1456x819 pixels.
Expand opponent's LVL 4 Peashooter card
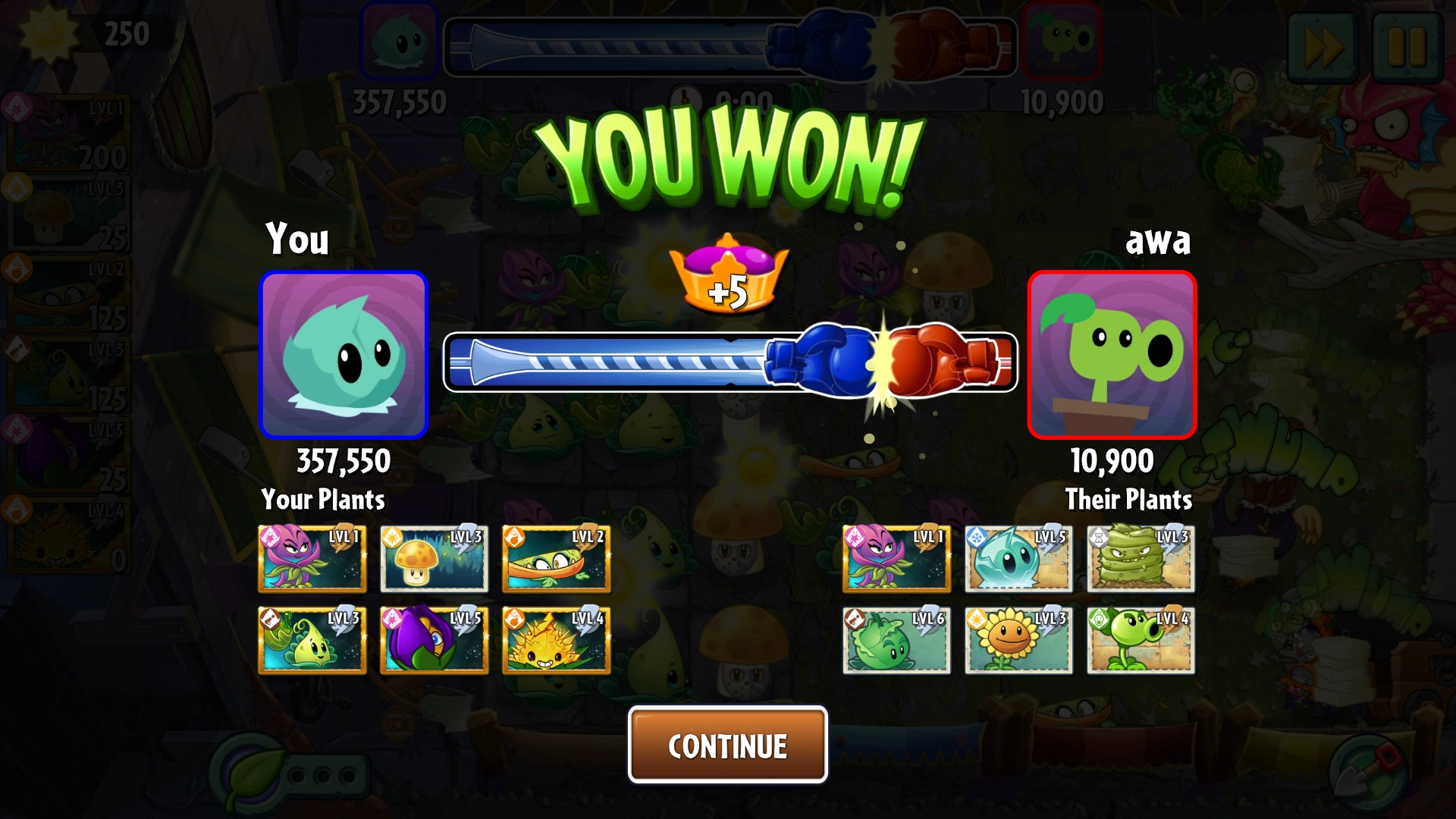[x=1140, y=641]
